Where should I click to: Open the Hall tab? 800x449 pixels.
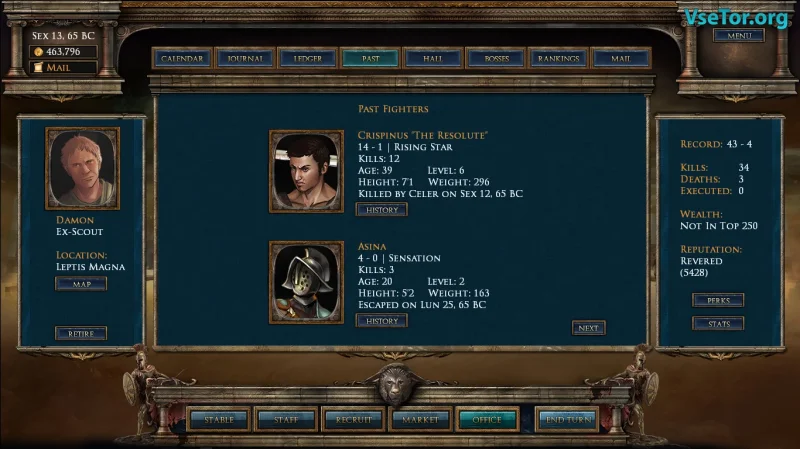coord(433,59)
